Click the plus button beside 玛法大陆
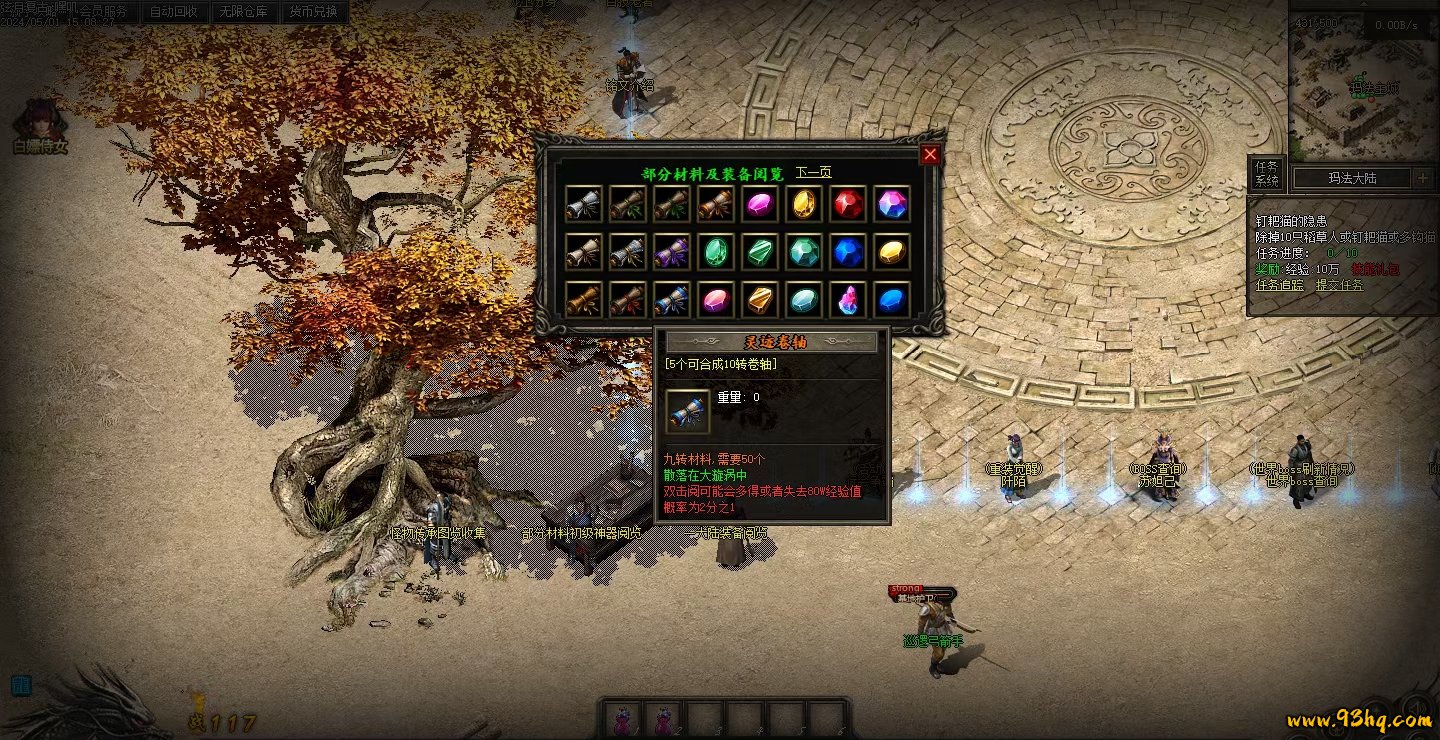1440x740 pixels. click(x=1423, y=178)
